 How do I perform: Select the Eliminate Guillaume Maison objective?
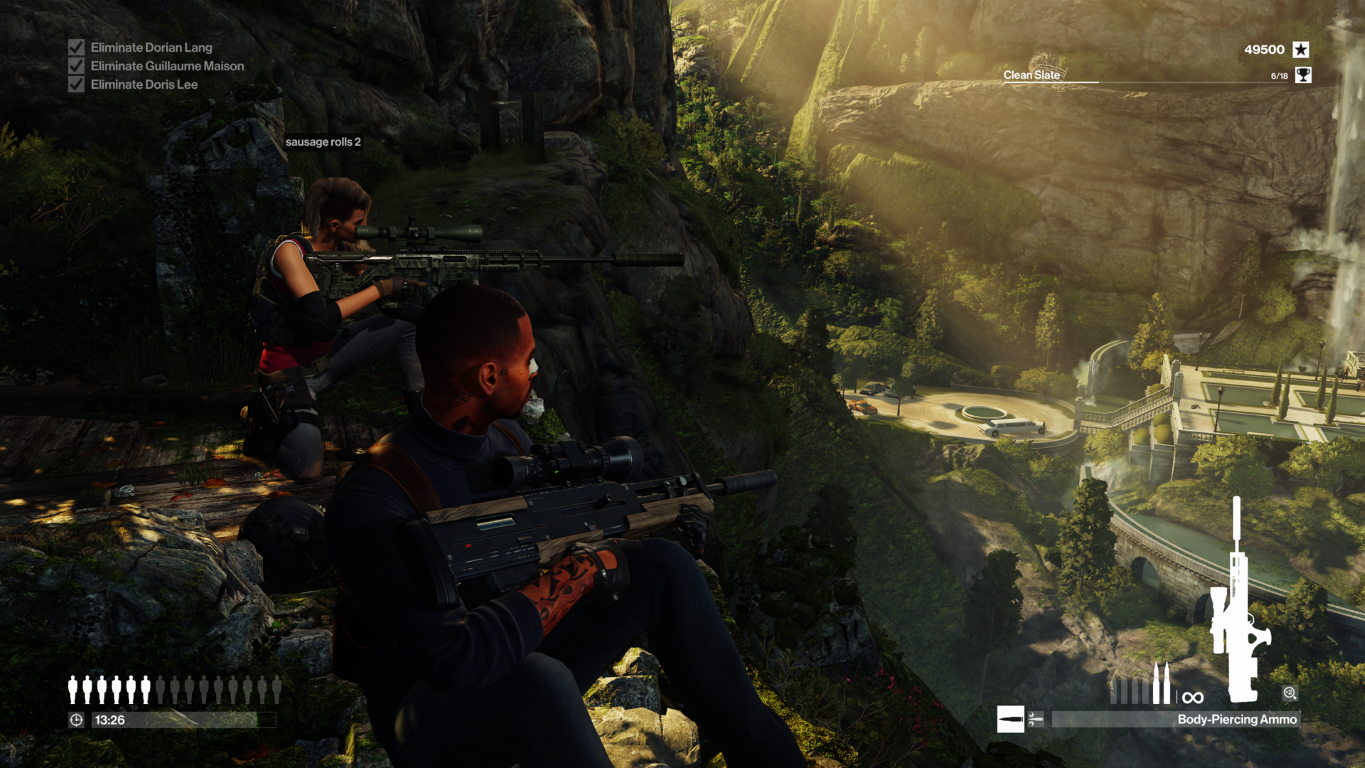tap(167, 66)
